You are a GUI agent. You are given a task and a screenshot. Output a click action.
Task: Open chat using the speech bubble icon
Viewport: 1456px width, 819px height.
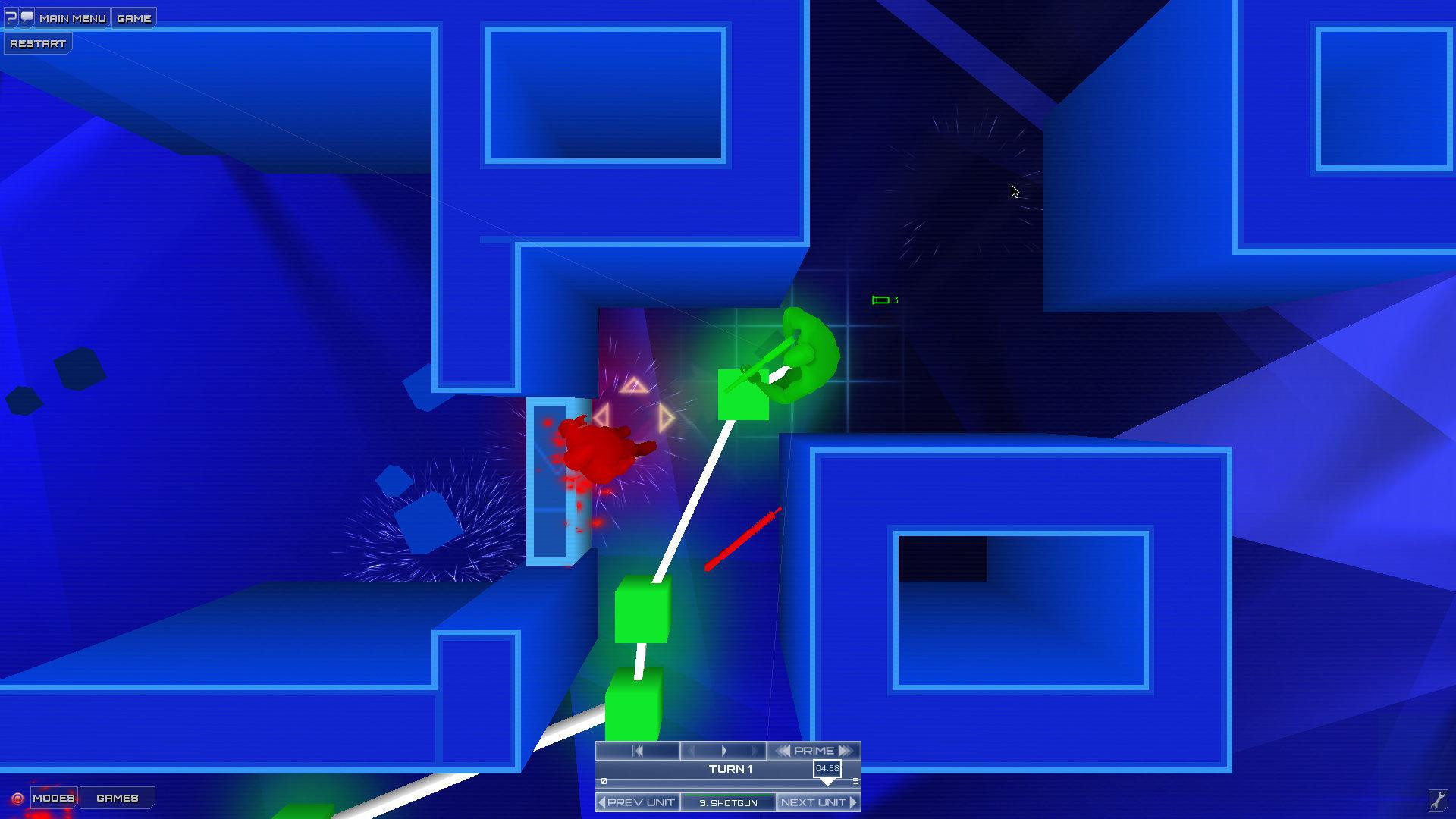pyautogui.click(x=26, y=17)
